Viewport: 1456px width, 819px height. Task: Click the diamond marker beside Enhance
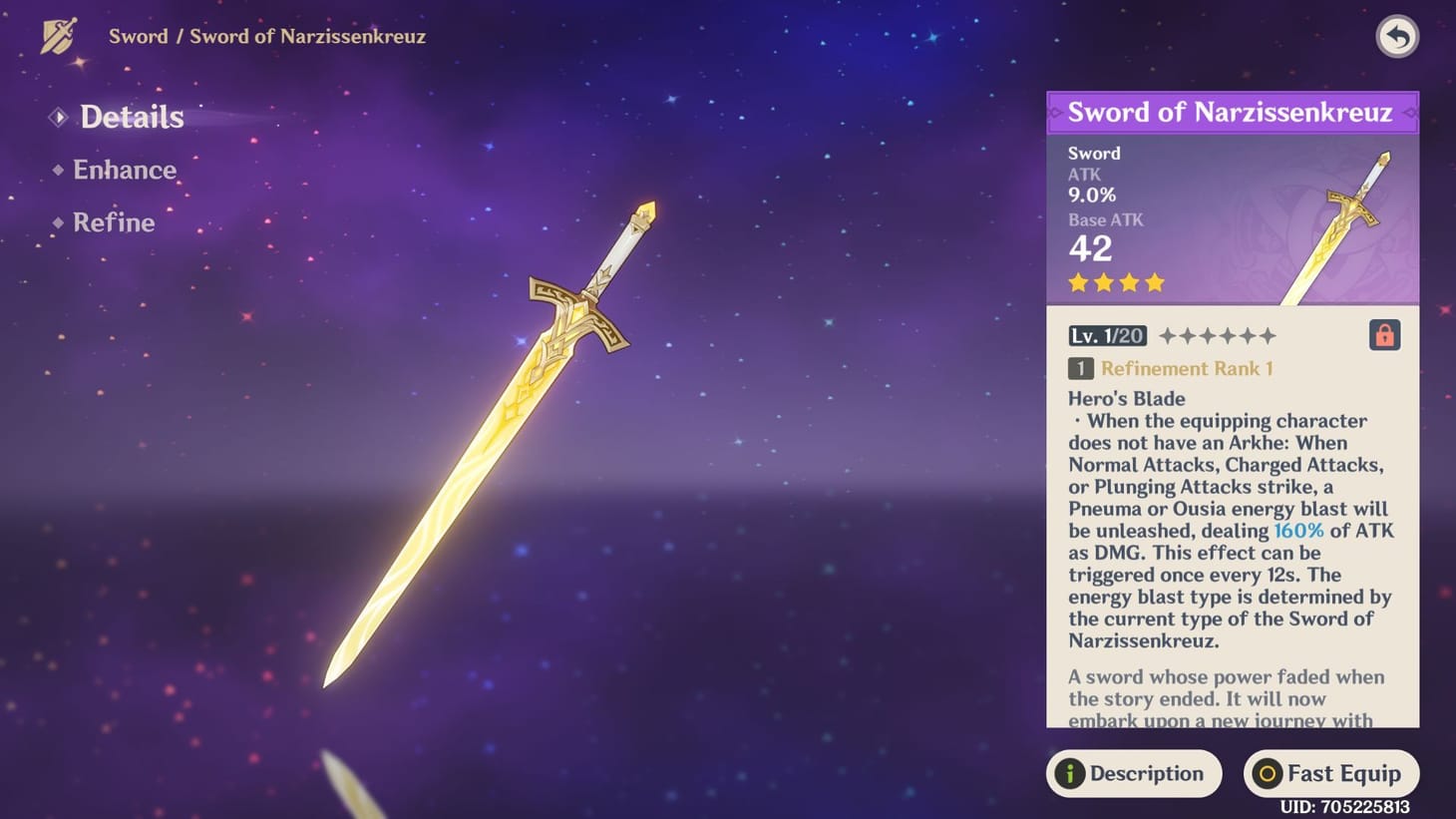[x=58, y=170]
